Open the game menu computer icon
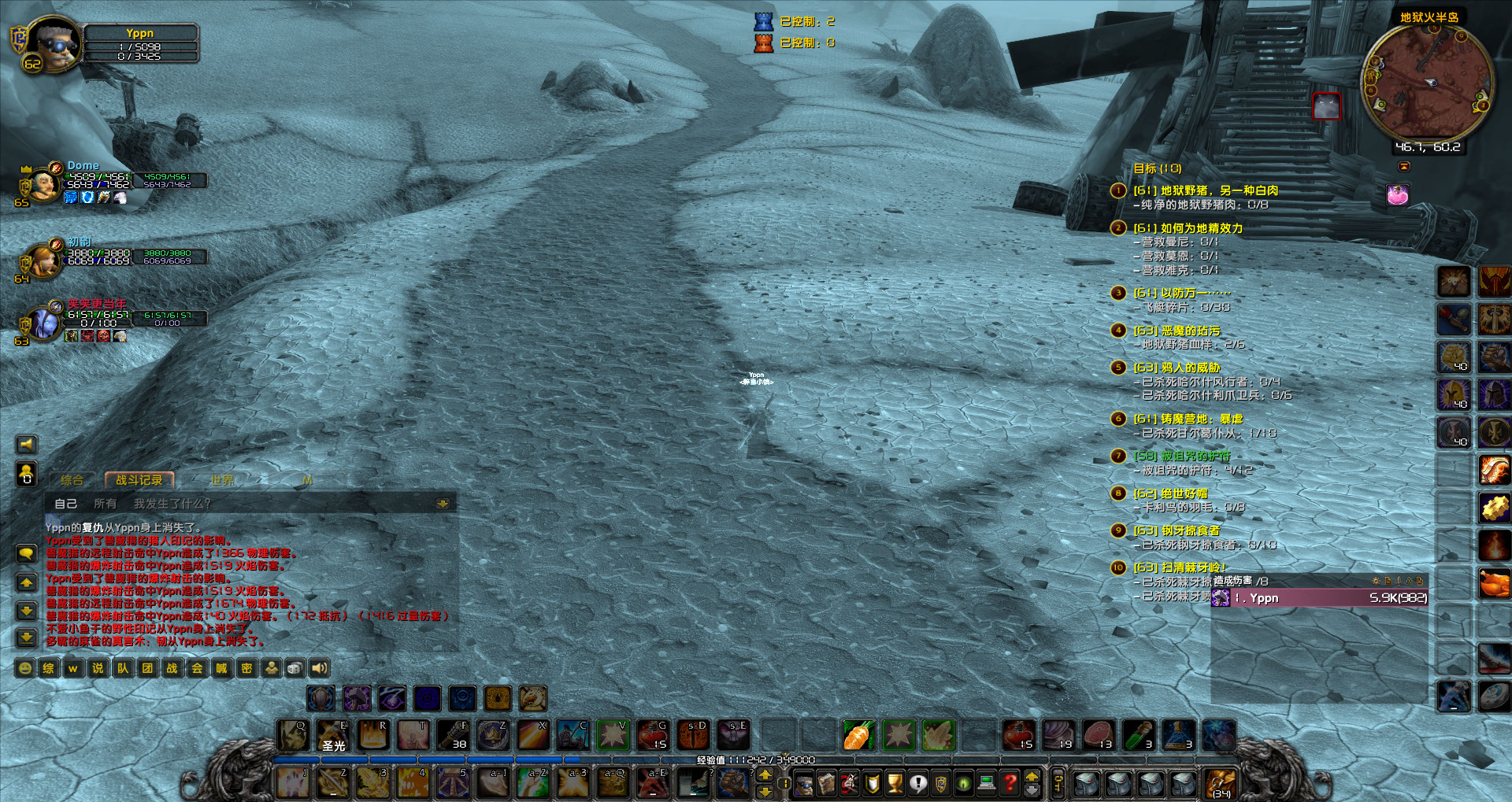This screenshot has width=1512, height=802. [985, 783]
